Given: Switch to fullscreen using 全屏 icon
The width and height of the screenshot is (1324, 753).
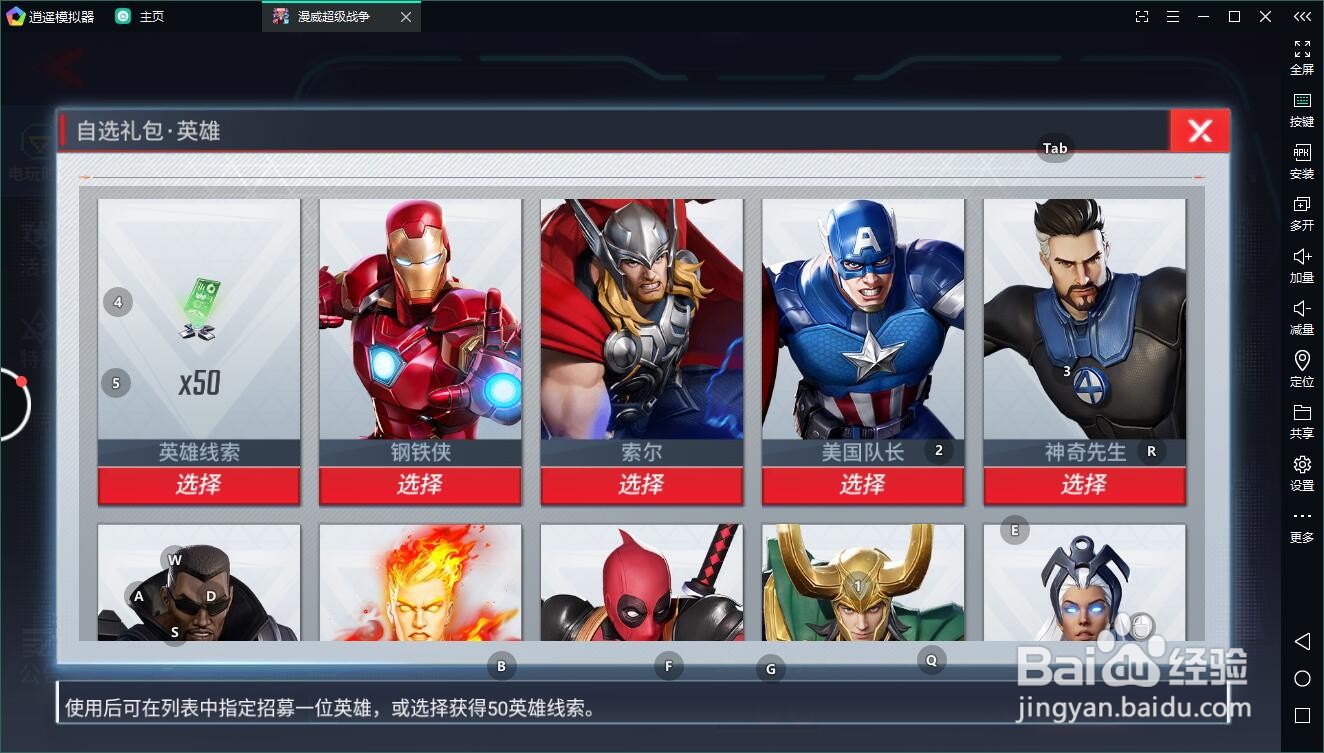Looking at the screenshot, I should (x=1301, y=57).
